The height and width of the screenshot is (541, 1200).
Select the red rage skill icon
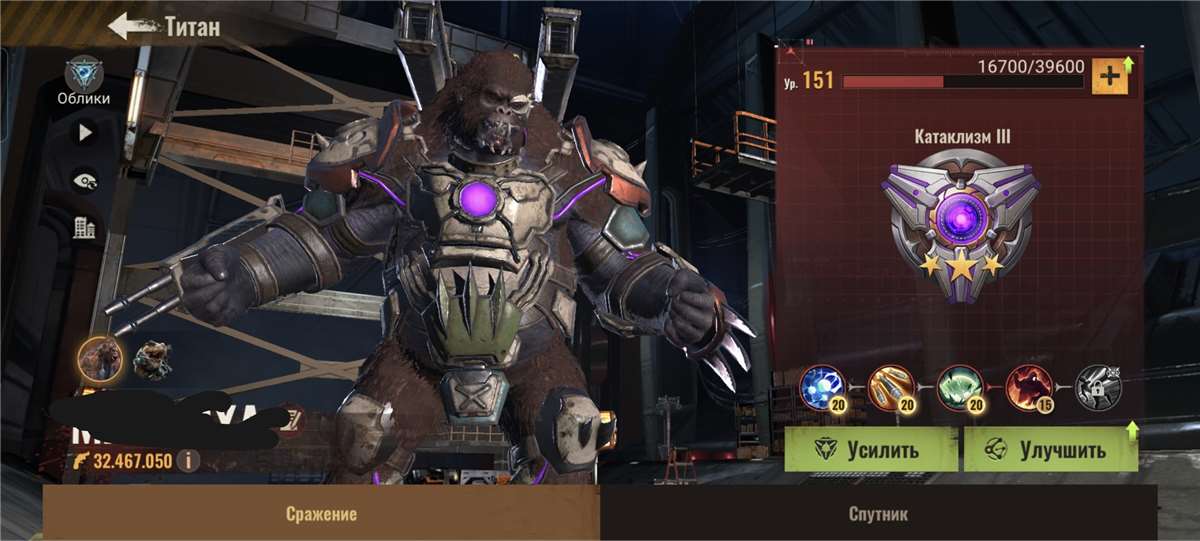1029,387
